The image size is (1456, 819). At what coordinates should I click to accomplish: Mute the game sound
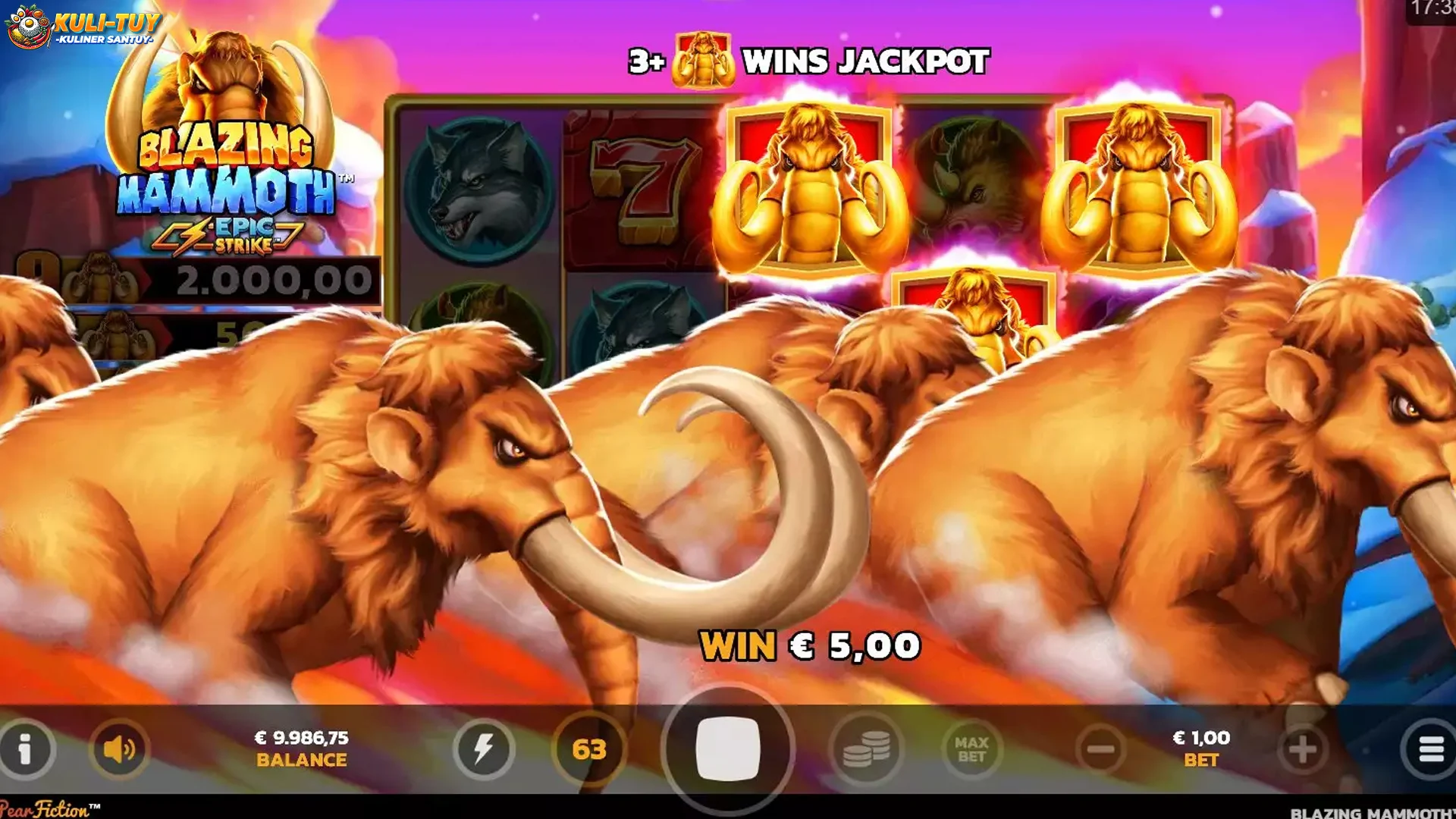[121, 748]
